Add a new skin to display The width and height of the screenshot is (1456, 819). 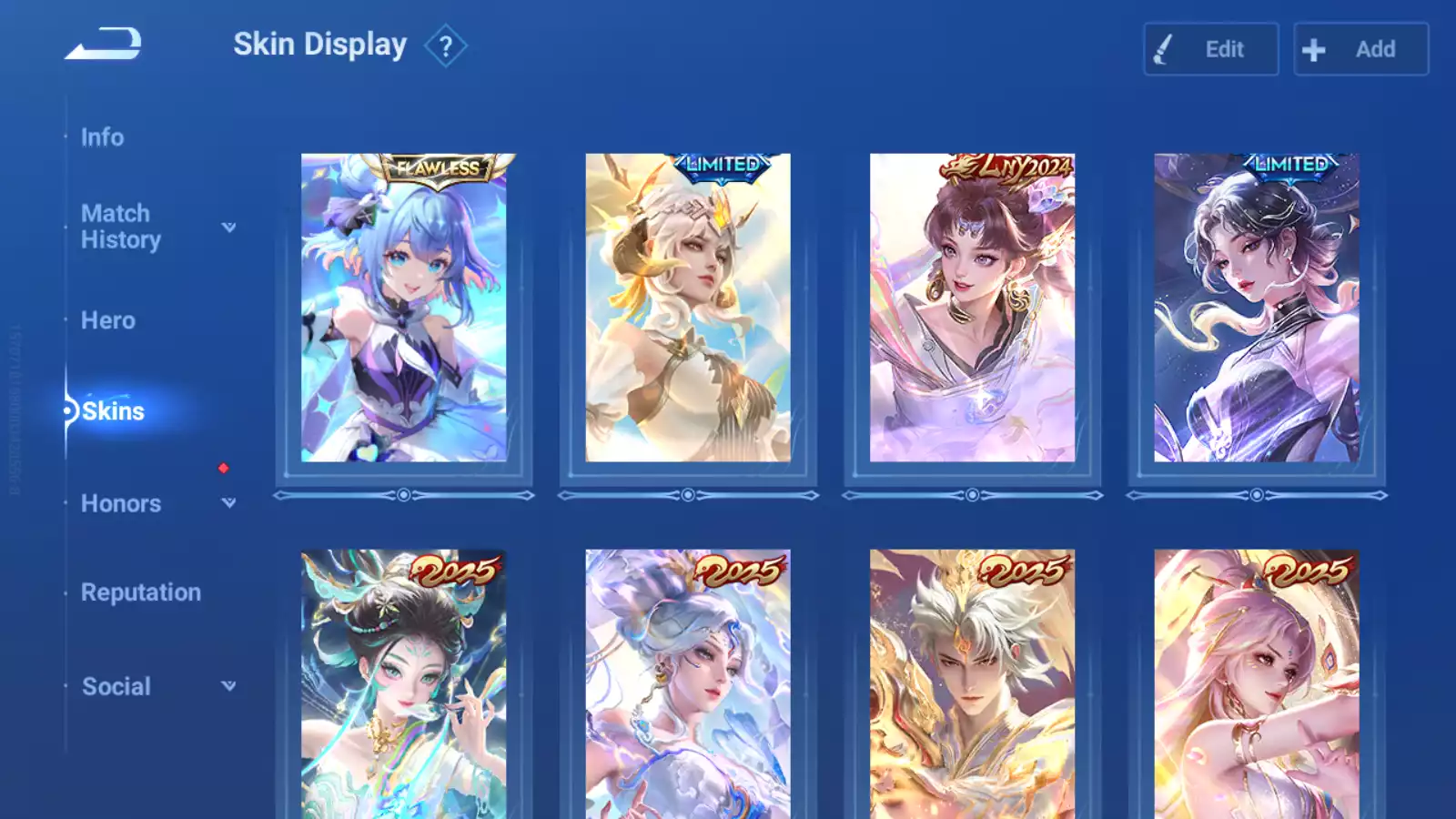[1360, 49]
